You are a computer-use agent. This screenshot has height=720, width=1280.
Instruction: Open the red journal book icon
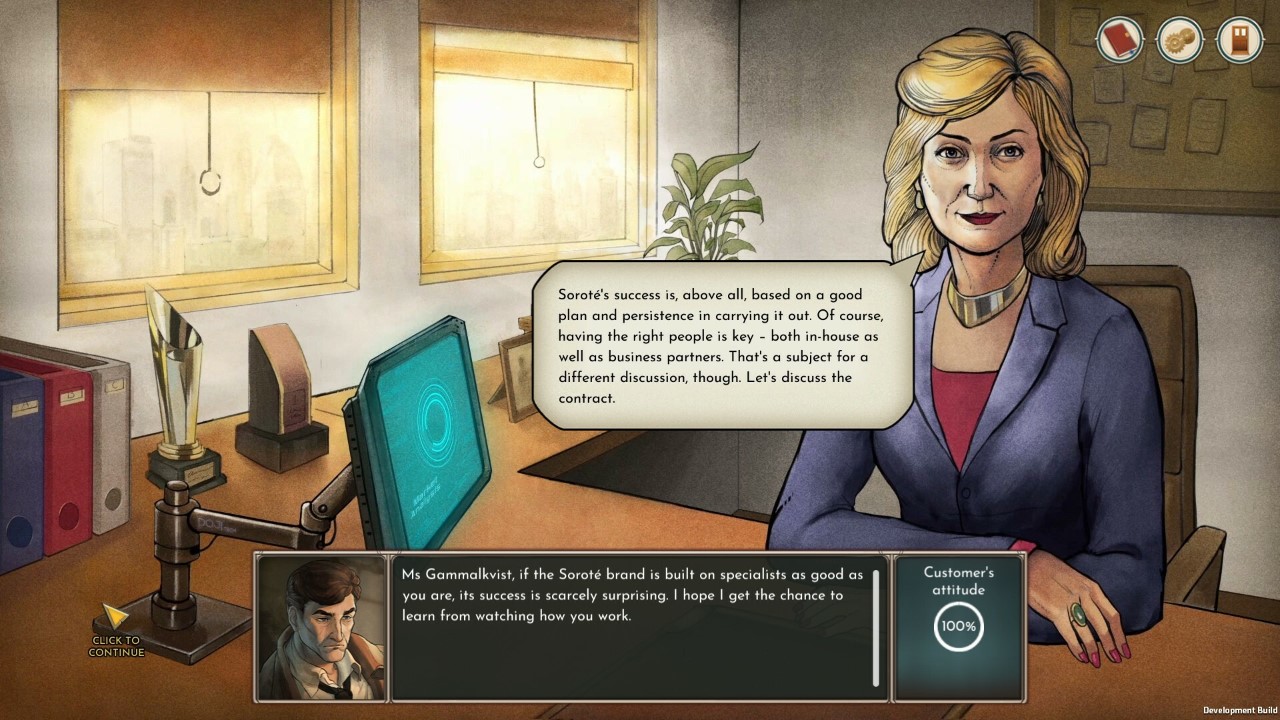(1119, 41)
